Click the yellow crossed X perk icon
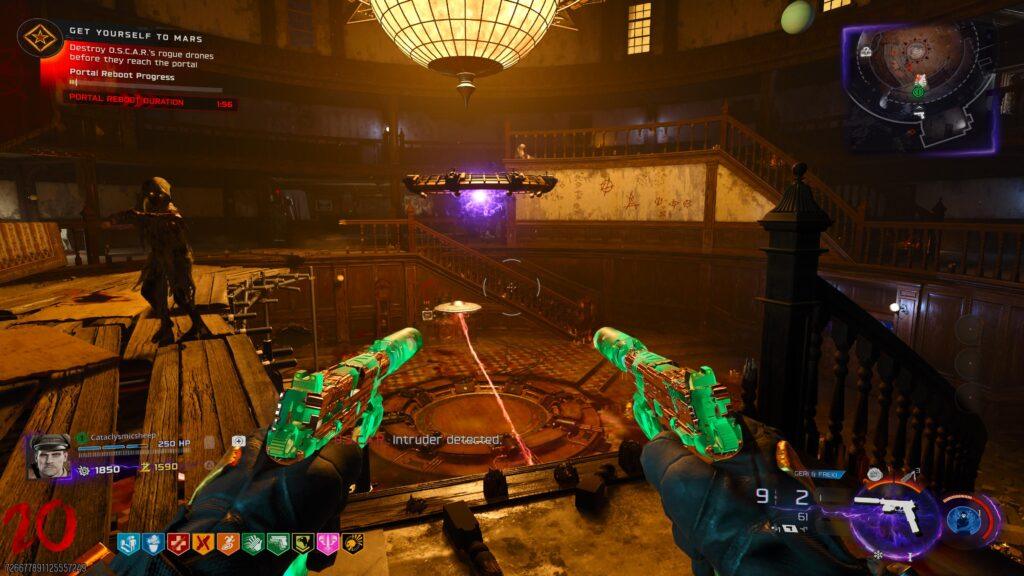Screen dimensions: 1024x576 point(202,543)
